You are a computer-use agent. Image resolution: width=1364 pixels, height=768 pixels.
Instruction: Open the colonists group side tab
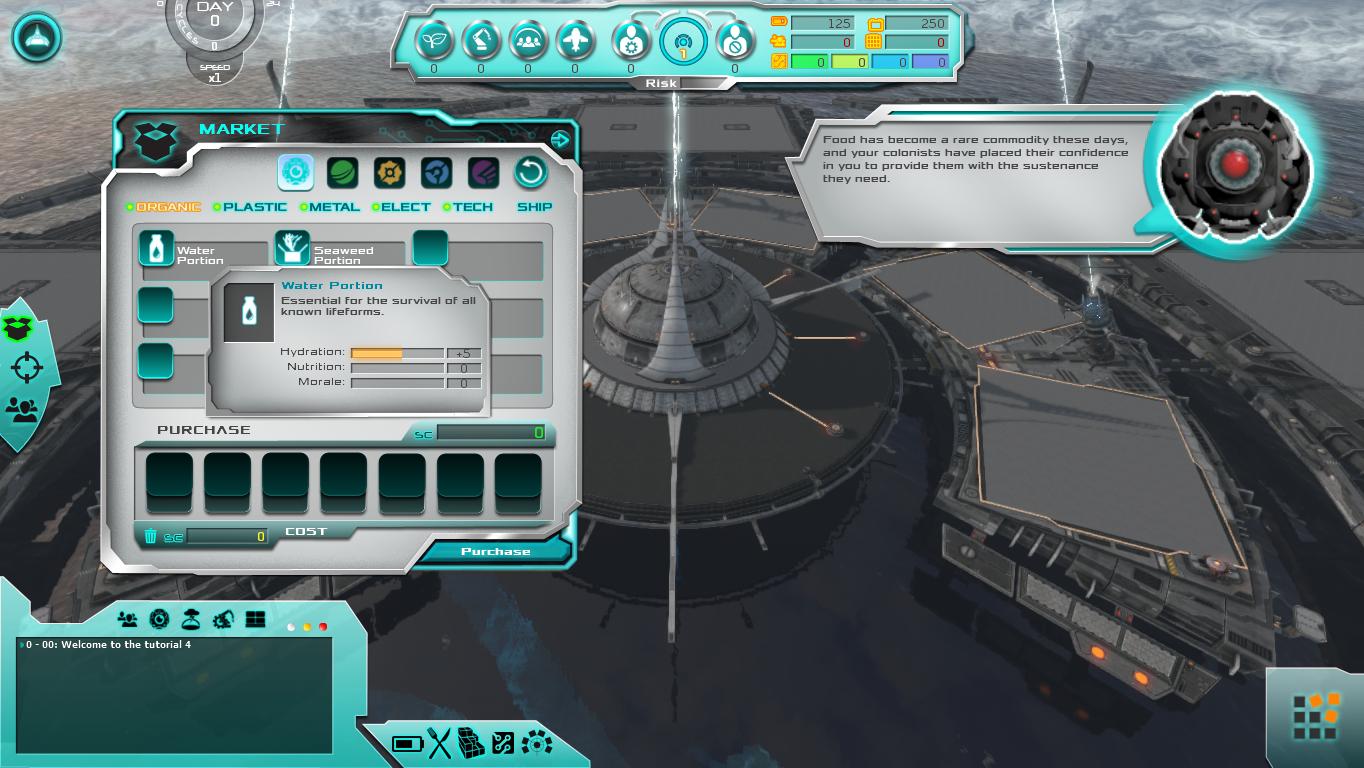(x=22, y=408)
